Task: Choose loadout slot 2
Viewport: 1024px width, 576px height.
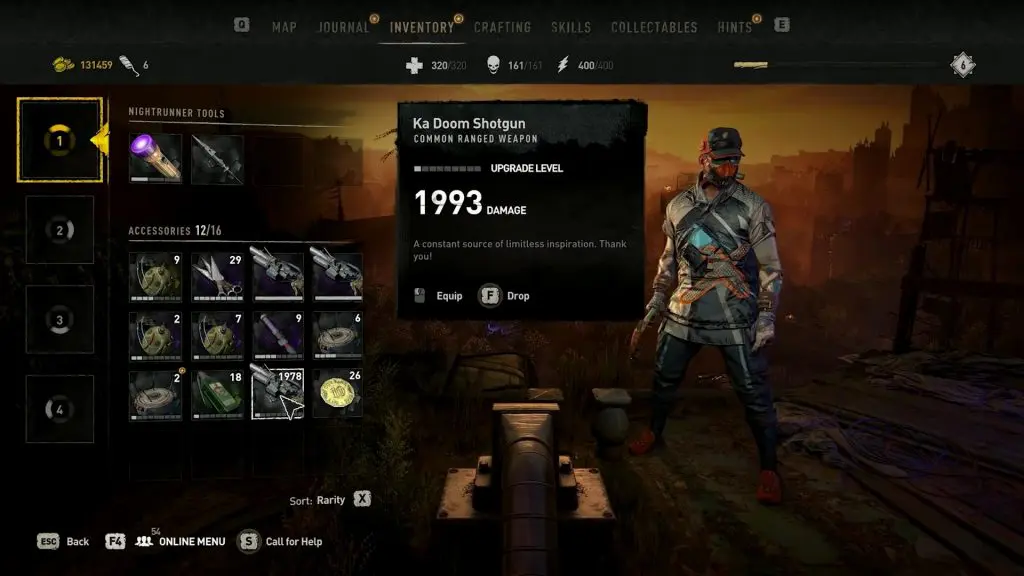Action: (x=59, y=230)
